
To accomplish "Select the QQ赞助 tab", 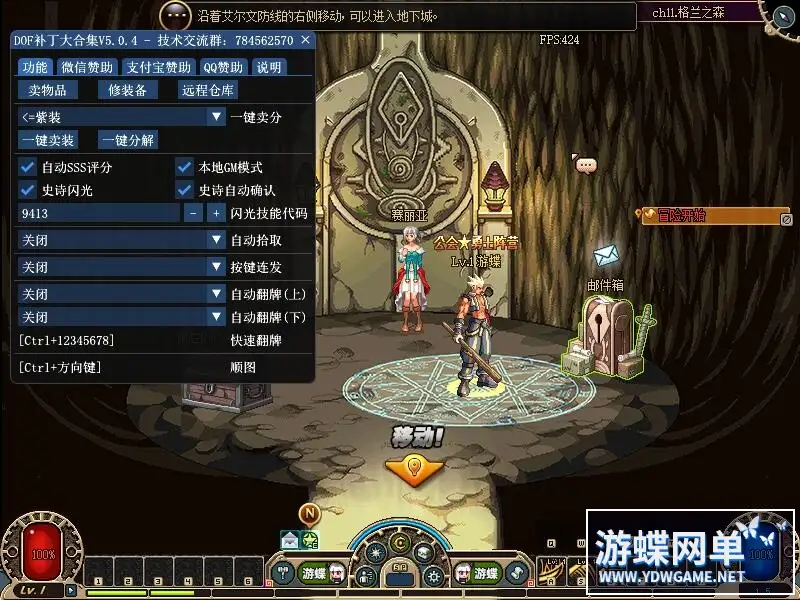I will [x=223, y=67].
